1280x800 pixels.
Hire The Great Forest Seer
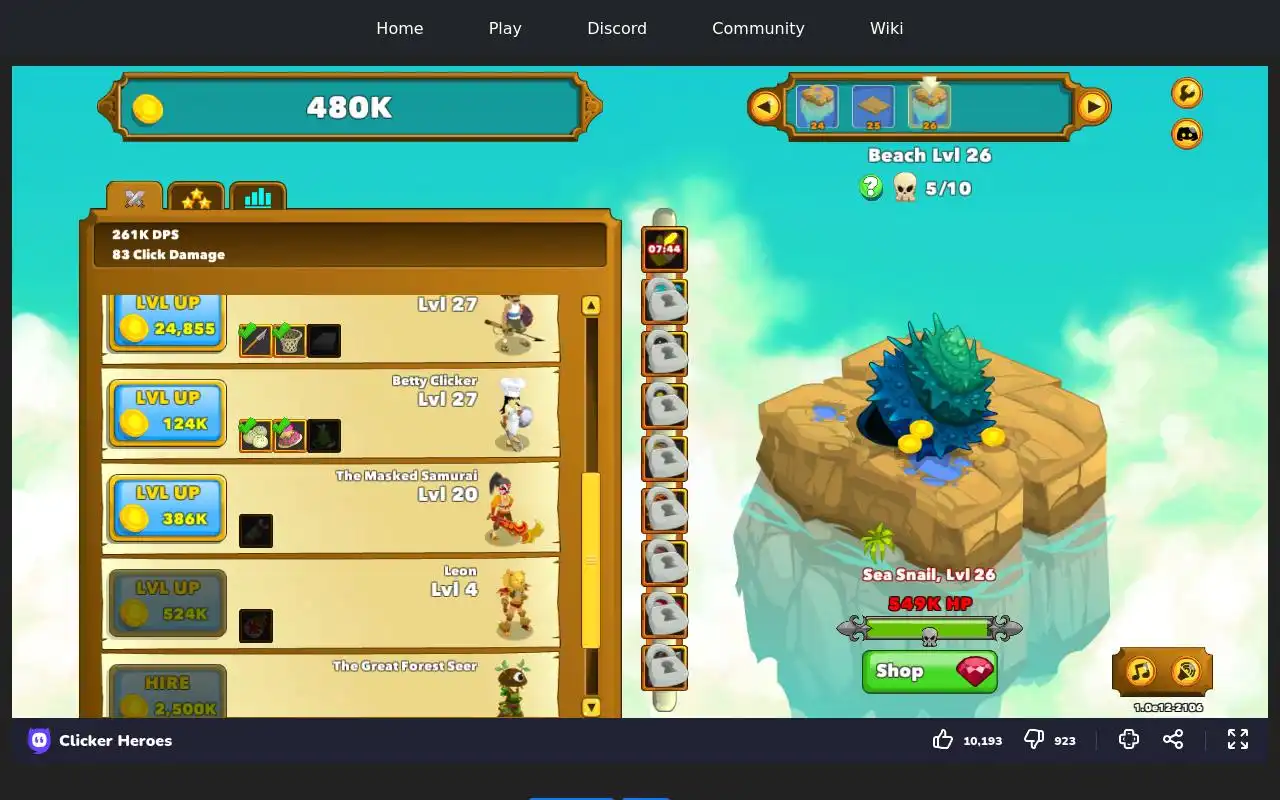click(x=166, y=694)
